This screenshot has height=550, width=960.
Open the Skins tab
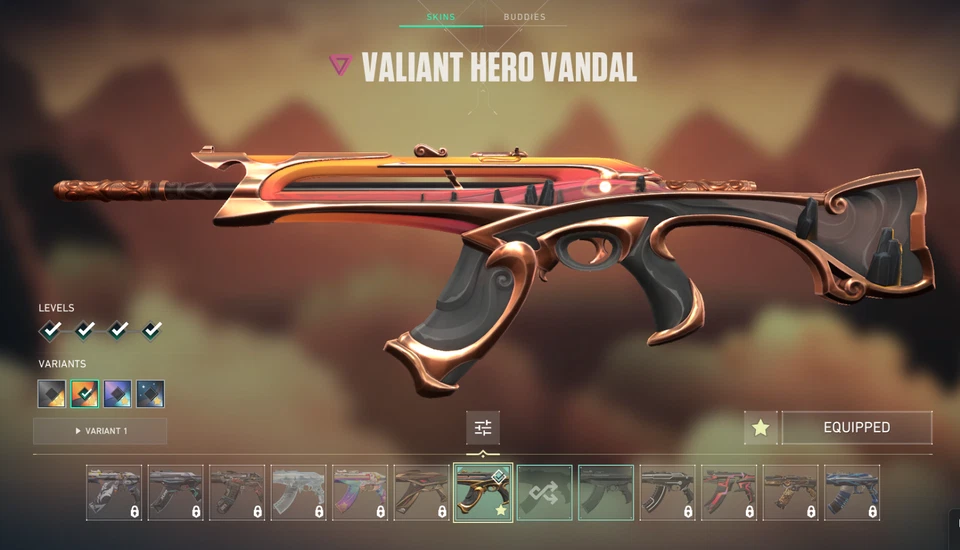click(440, 17)
